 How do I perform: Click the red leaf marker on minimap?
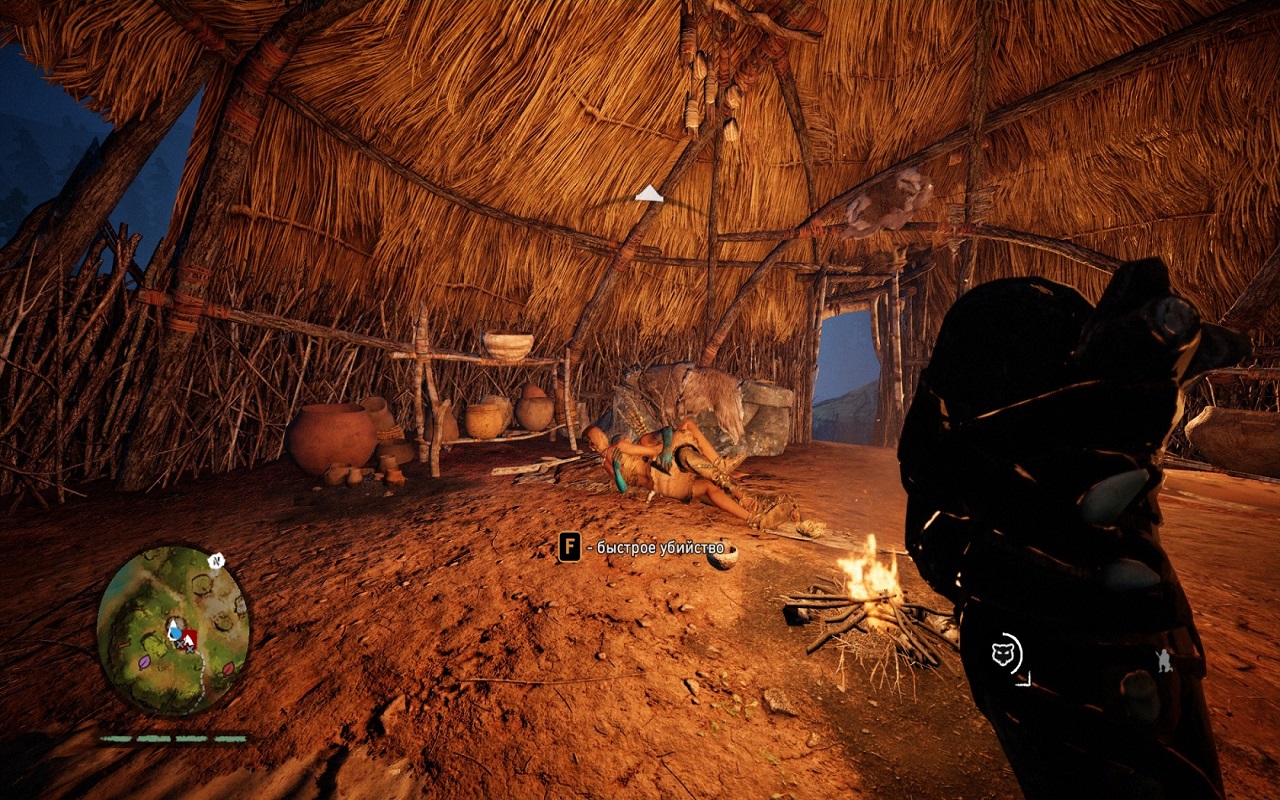click(228, 669)
